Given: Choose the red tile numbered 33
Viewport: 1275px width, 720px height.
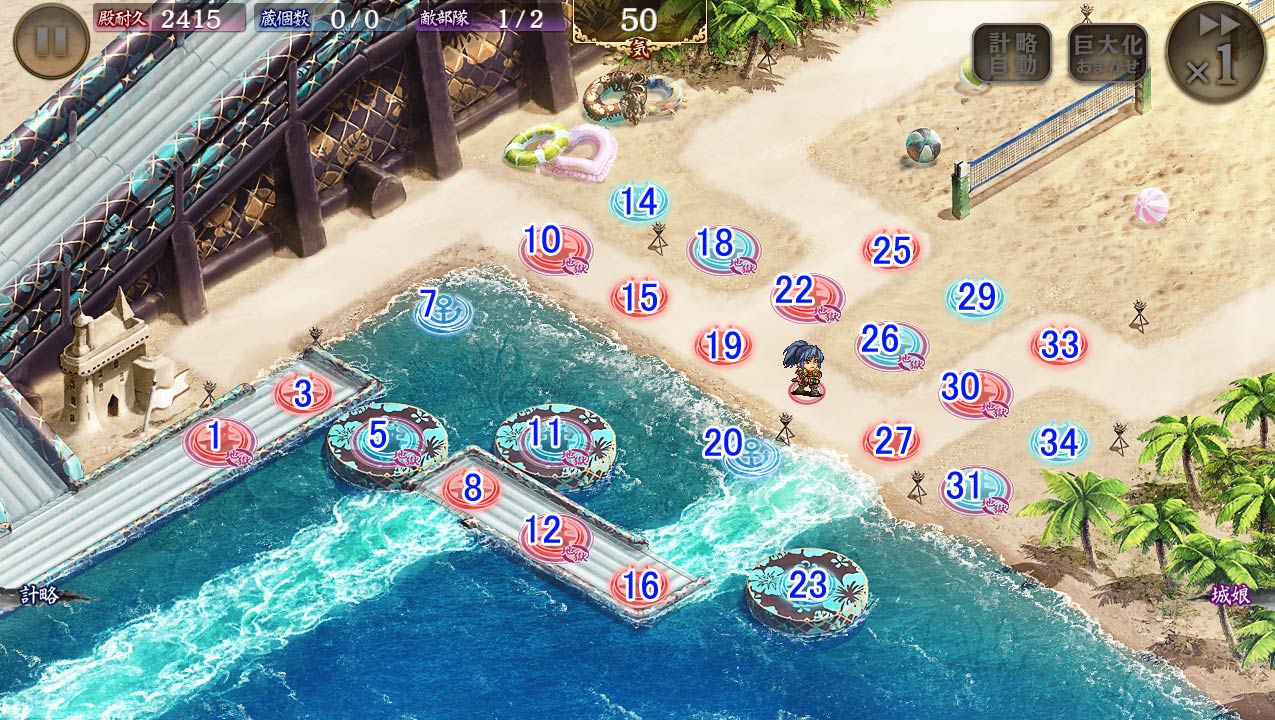Looking at the screenshot, I should point(1059,345).
